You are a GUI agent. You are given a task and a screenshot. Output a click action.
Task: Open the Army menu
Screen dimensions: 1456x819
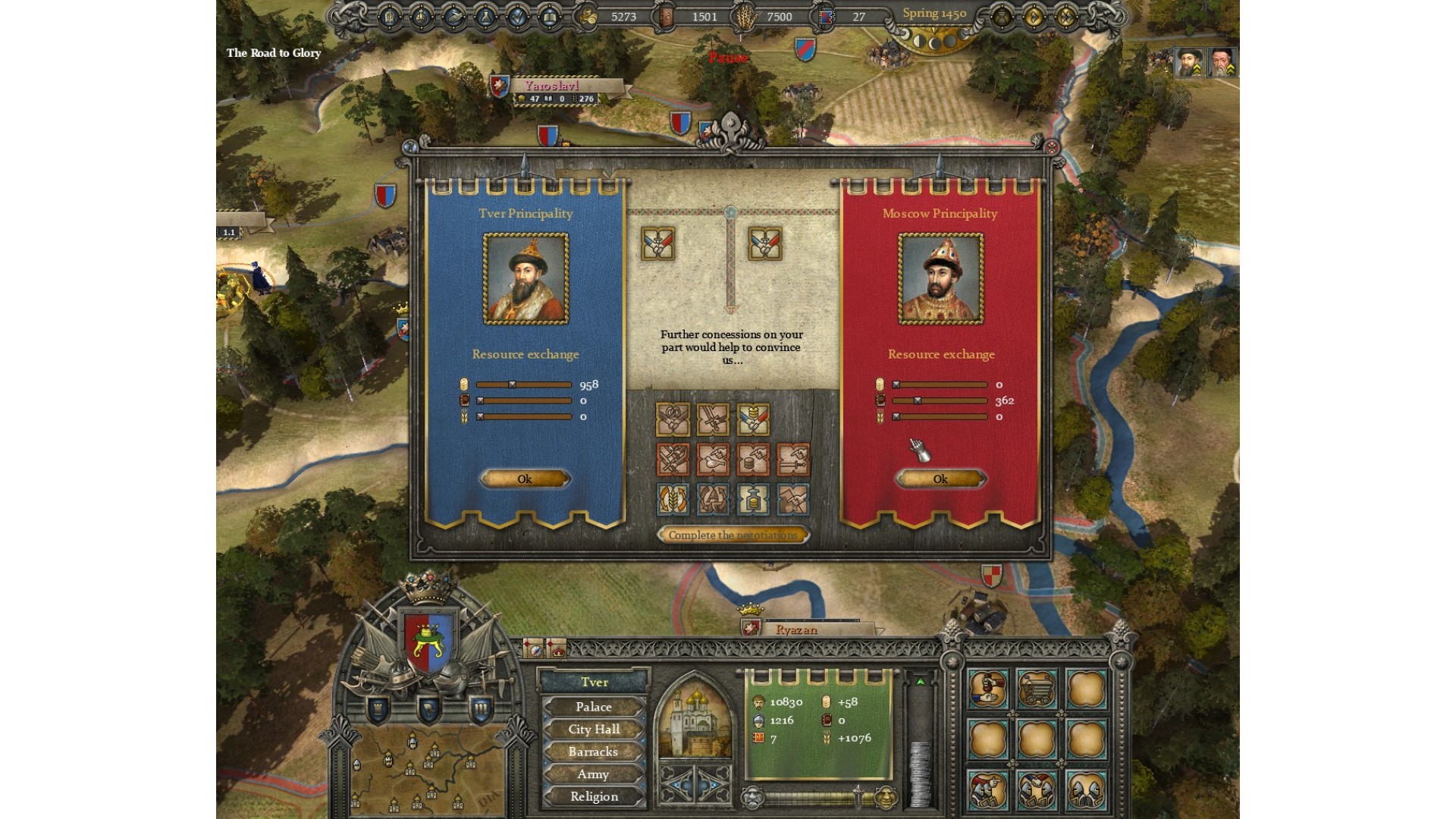click(x=593, y=774)
